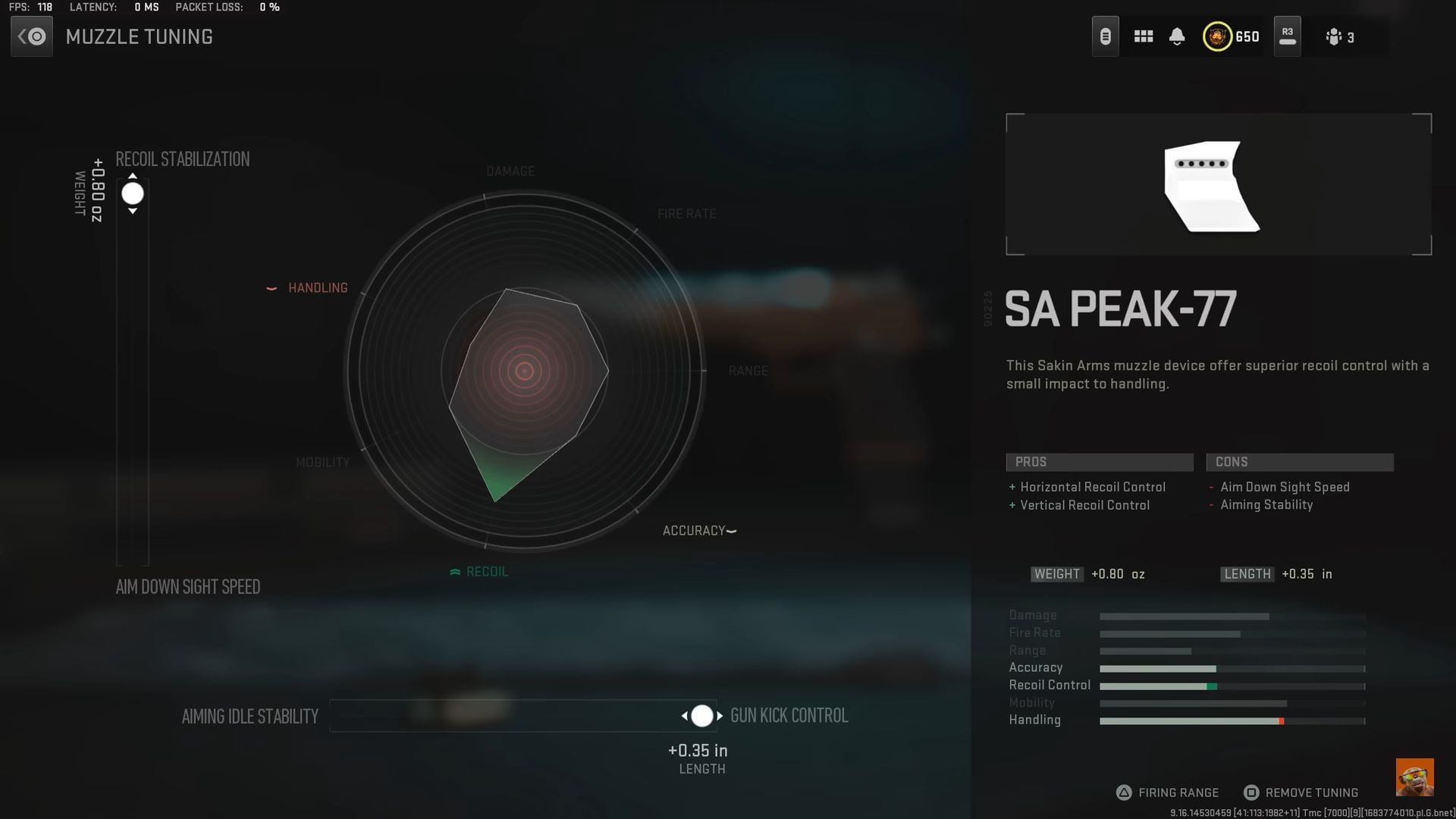Click the up arrow above the weight slider
Screen dimensions: 1456x819
tap(133, 175)
